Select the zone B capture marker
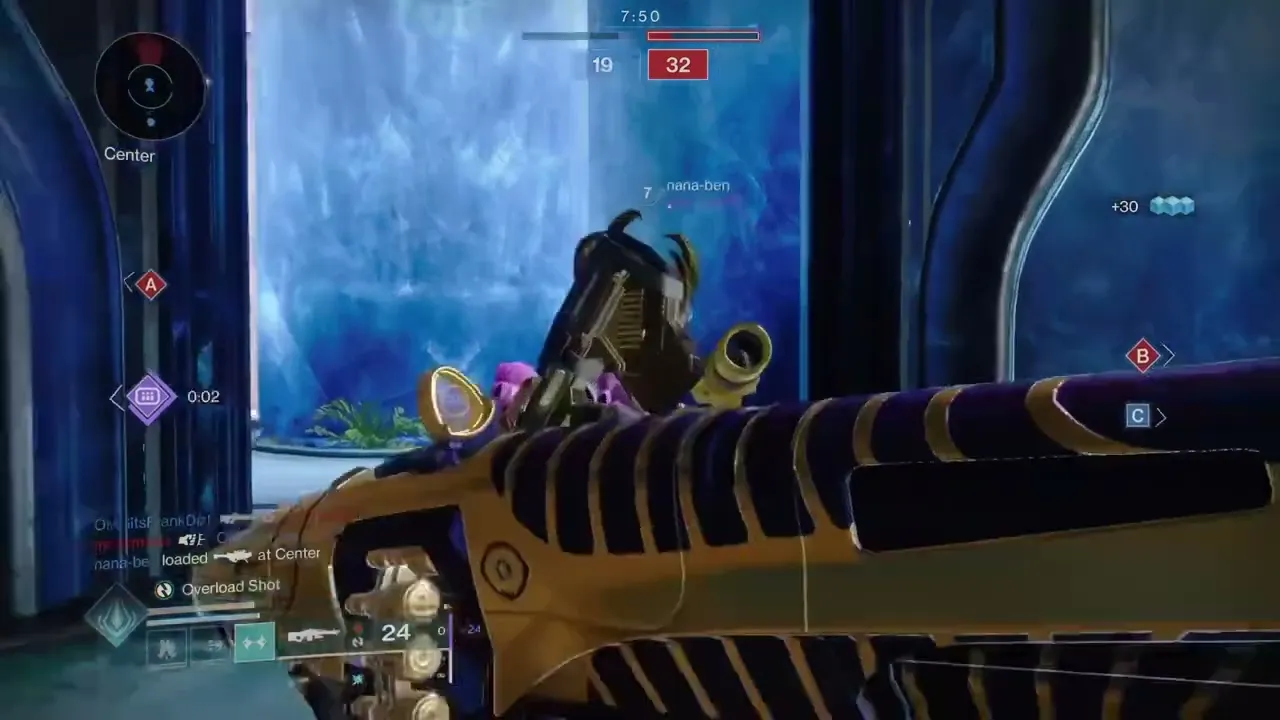1280x720 pixels. point(1142,355)
